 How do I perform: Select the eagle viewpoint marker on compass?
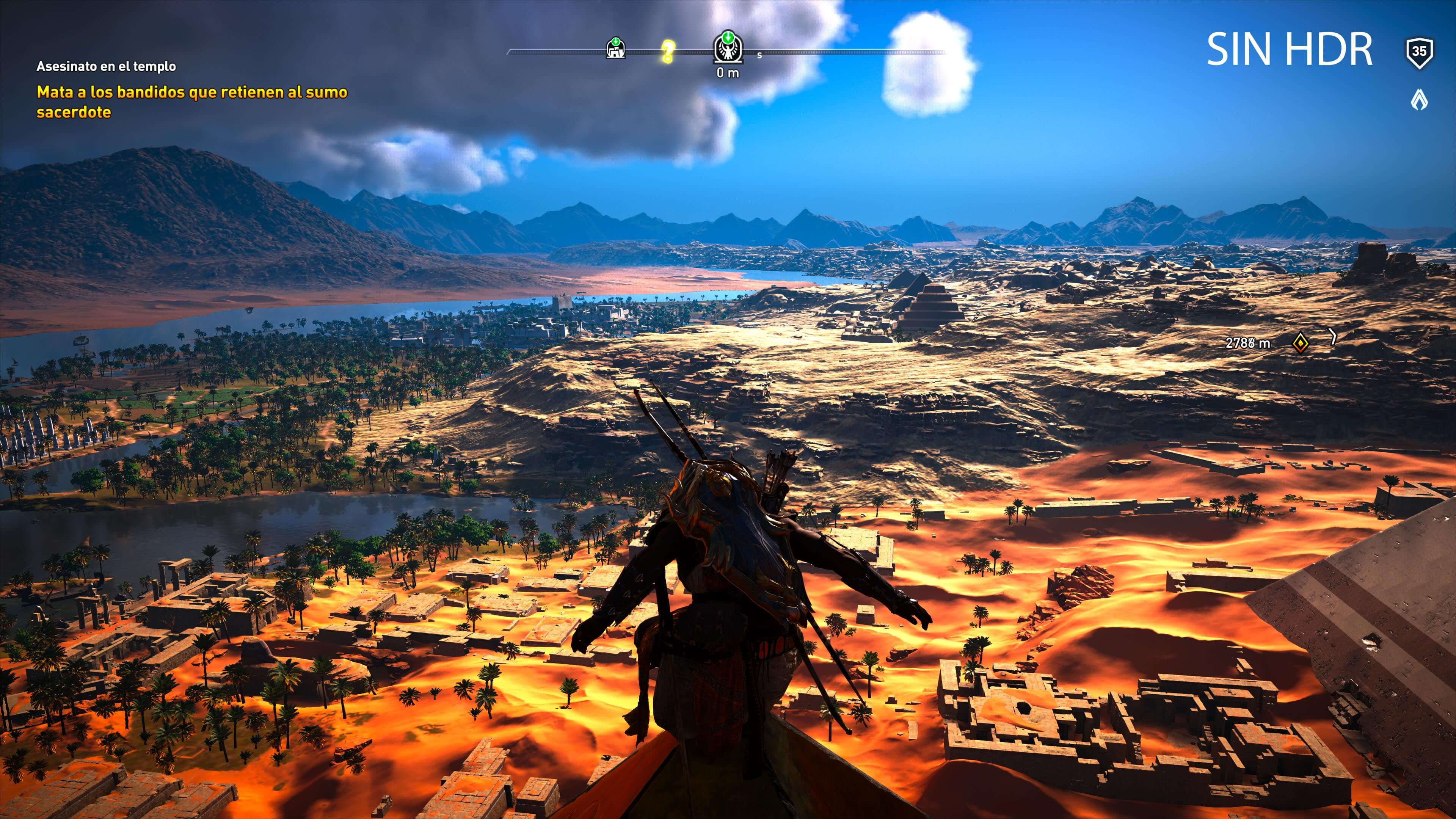(x=728, y=47)
